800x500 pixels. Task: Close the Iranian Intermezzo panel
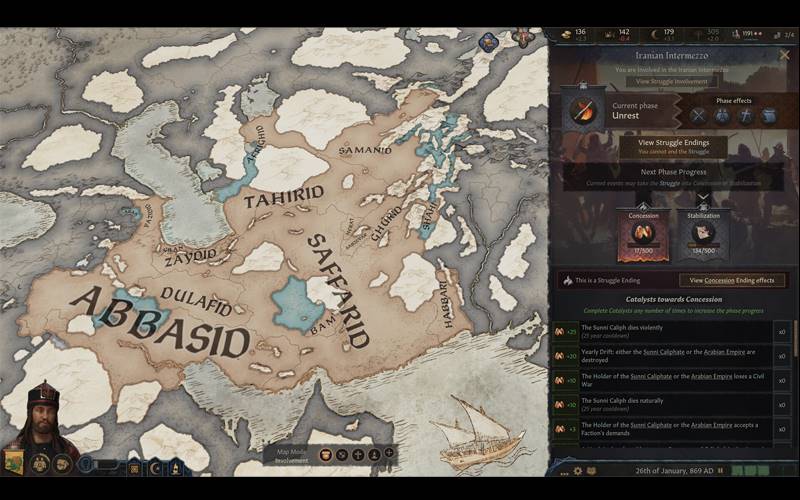[x=785, y=55]
